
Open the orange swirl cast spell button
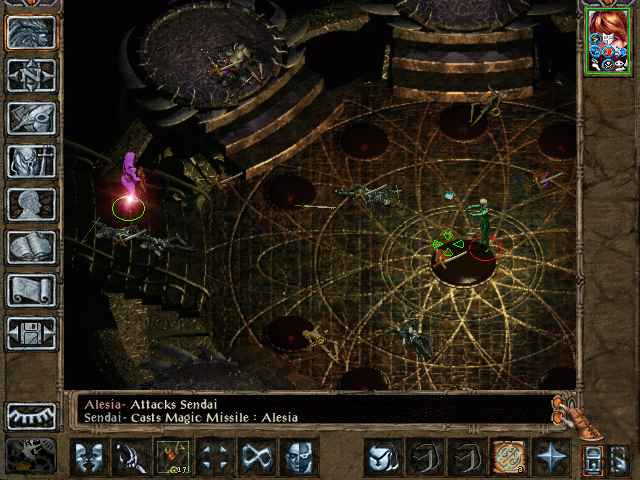509,457
